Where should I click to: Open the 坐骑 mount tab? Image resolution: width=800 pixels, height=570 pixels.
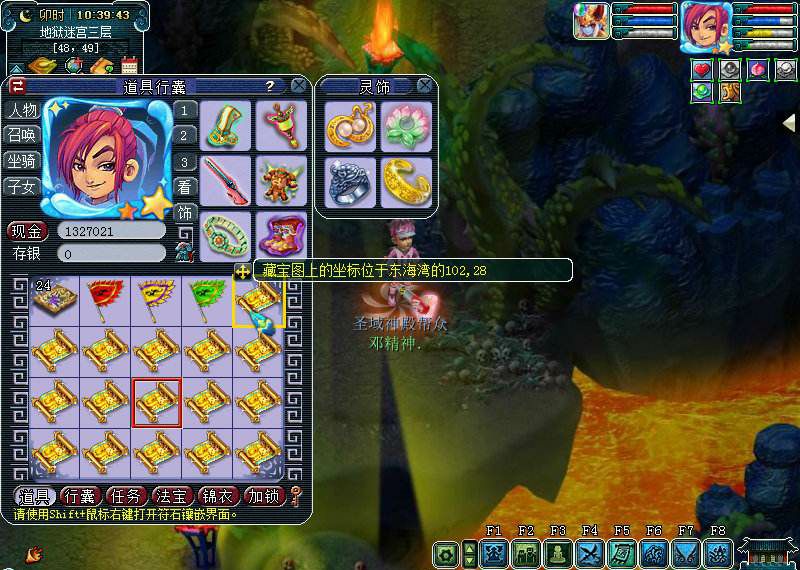(22, 160)
